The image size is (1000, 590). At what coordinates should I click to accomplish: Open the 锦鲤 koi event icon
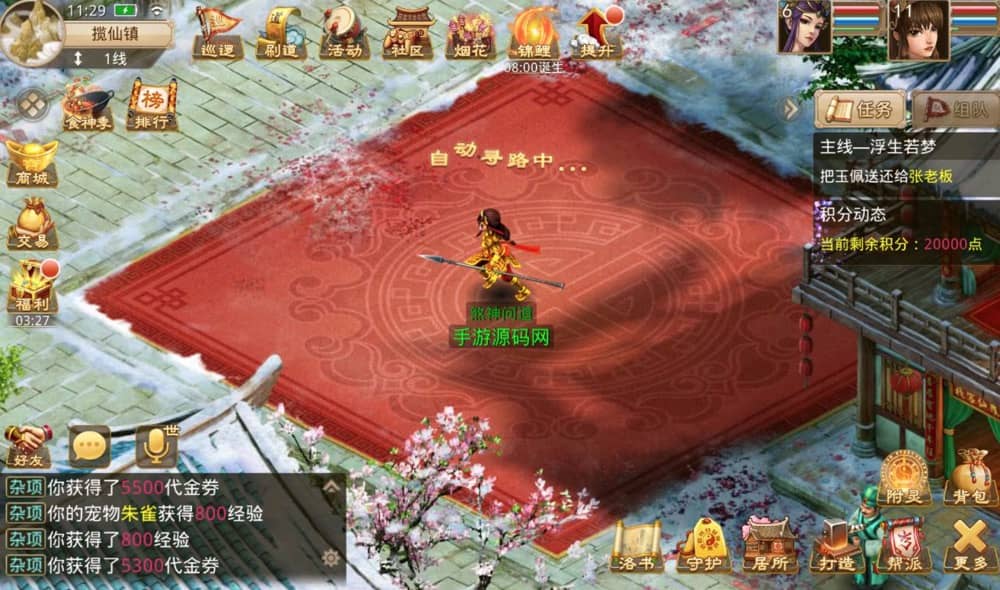534,31
